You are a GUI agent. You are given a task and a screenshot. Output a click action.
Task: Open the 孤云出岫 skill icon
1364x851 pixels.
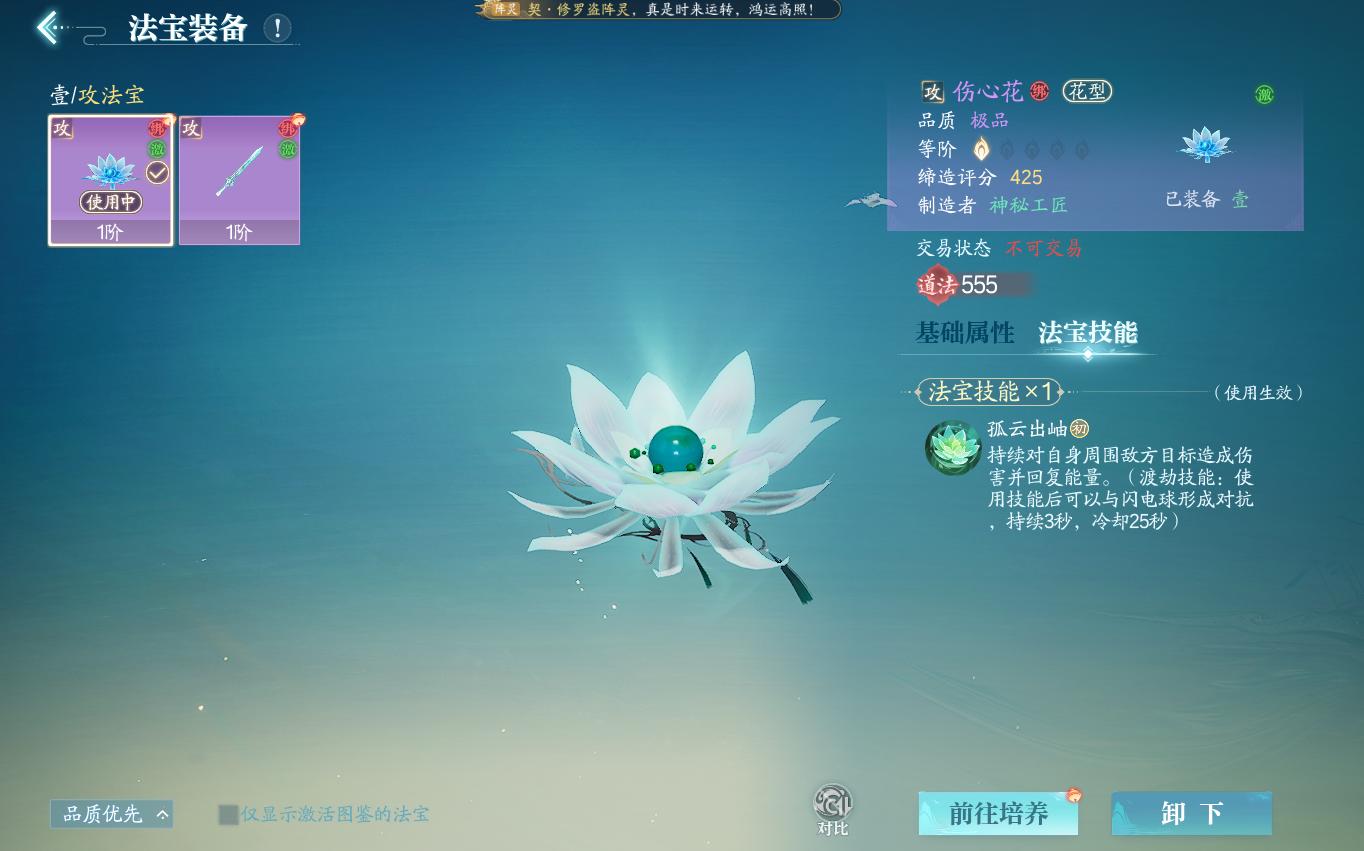[x=952, y=448]
